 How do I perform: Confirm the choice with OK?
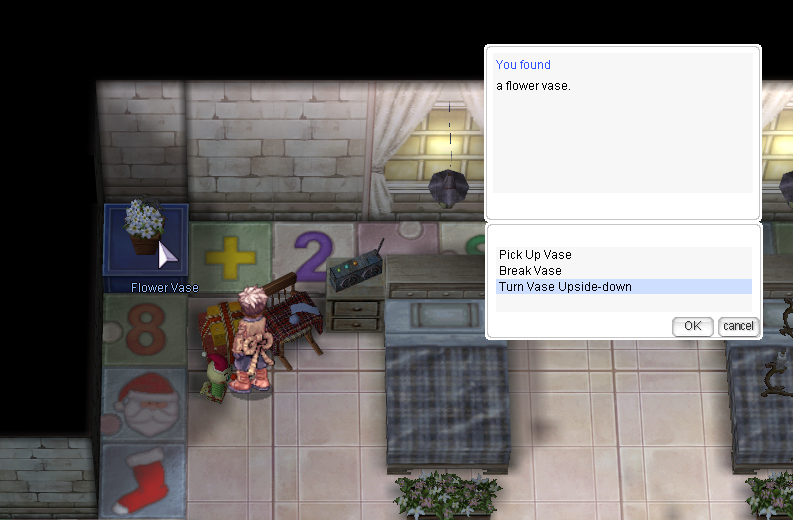coord(693,326)
